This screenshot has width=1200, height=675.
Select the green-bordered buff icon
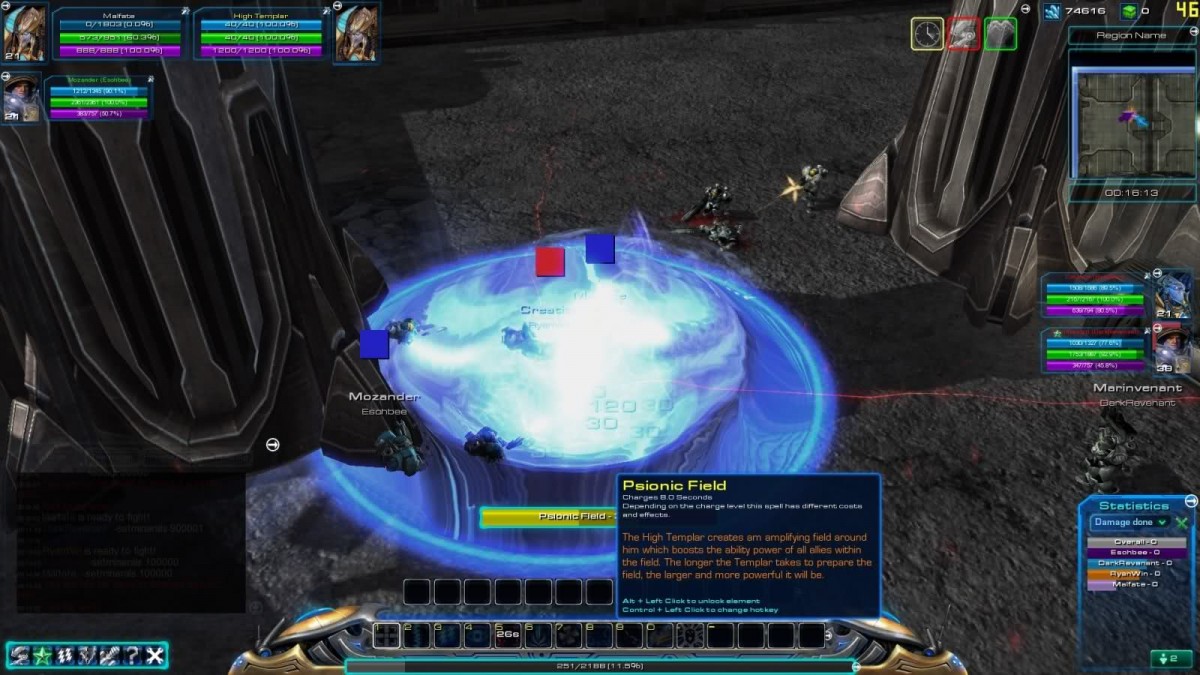pos(1001,34)
